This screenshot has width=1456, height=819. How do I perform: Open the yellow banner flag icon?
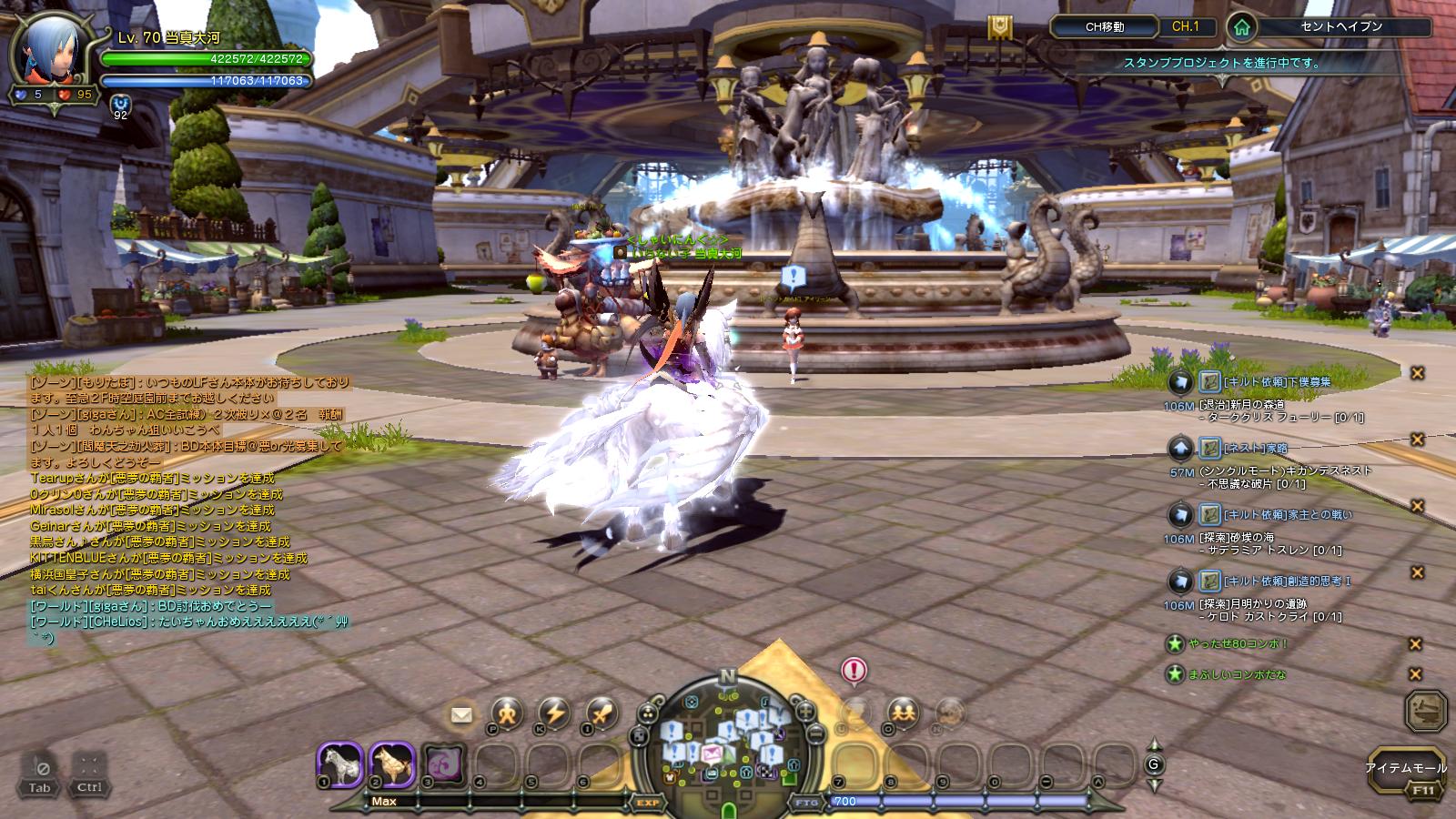tap(1002, 29)
